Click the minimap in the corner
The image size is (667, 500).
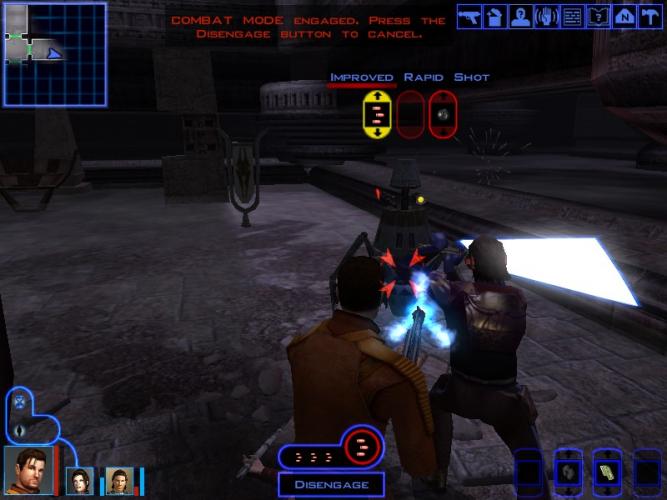pos(55,54)
